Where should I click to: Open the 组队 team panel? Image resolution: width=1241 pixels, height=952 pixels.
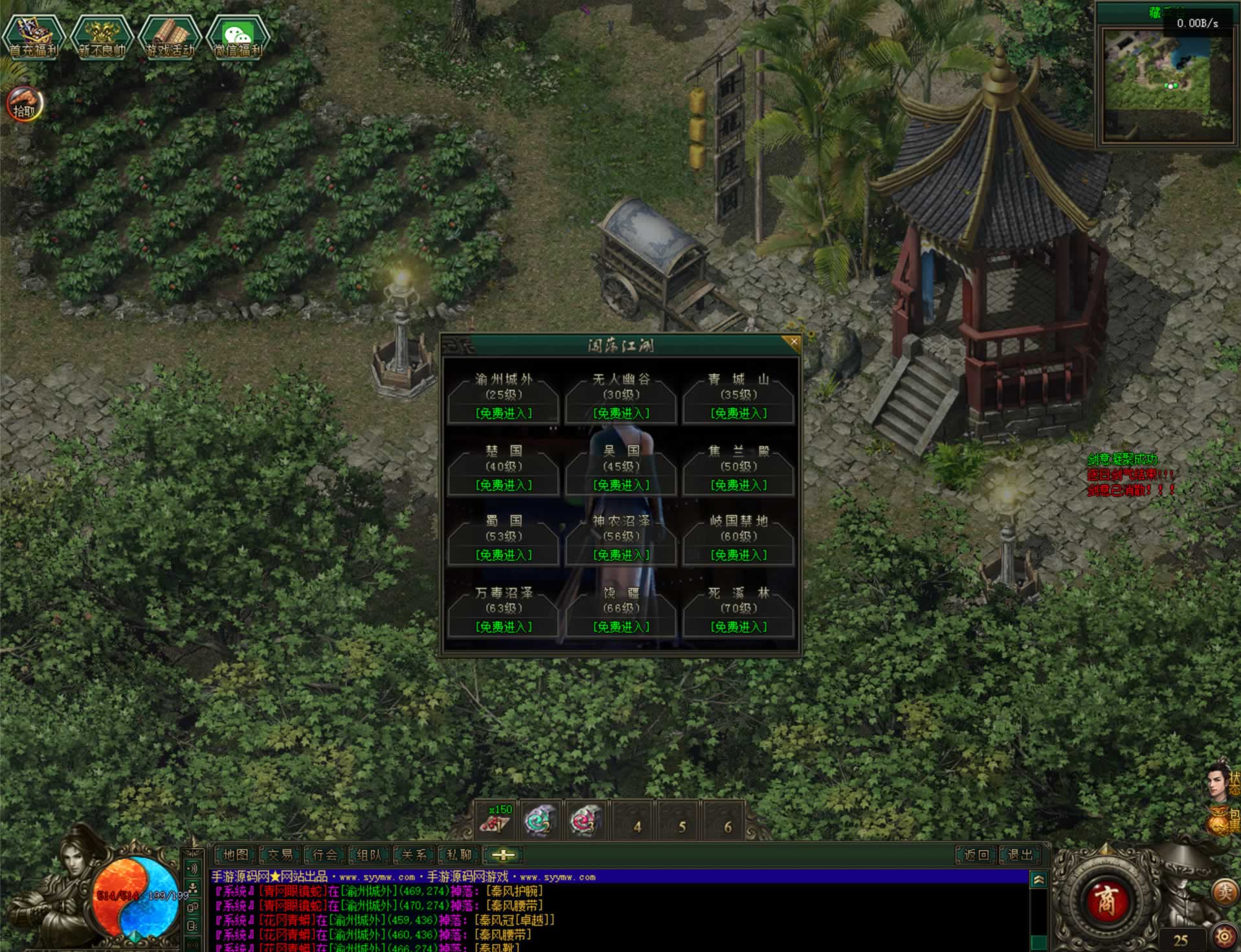[x=370, y=855]
